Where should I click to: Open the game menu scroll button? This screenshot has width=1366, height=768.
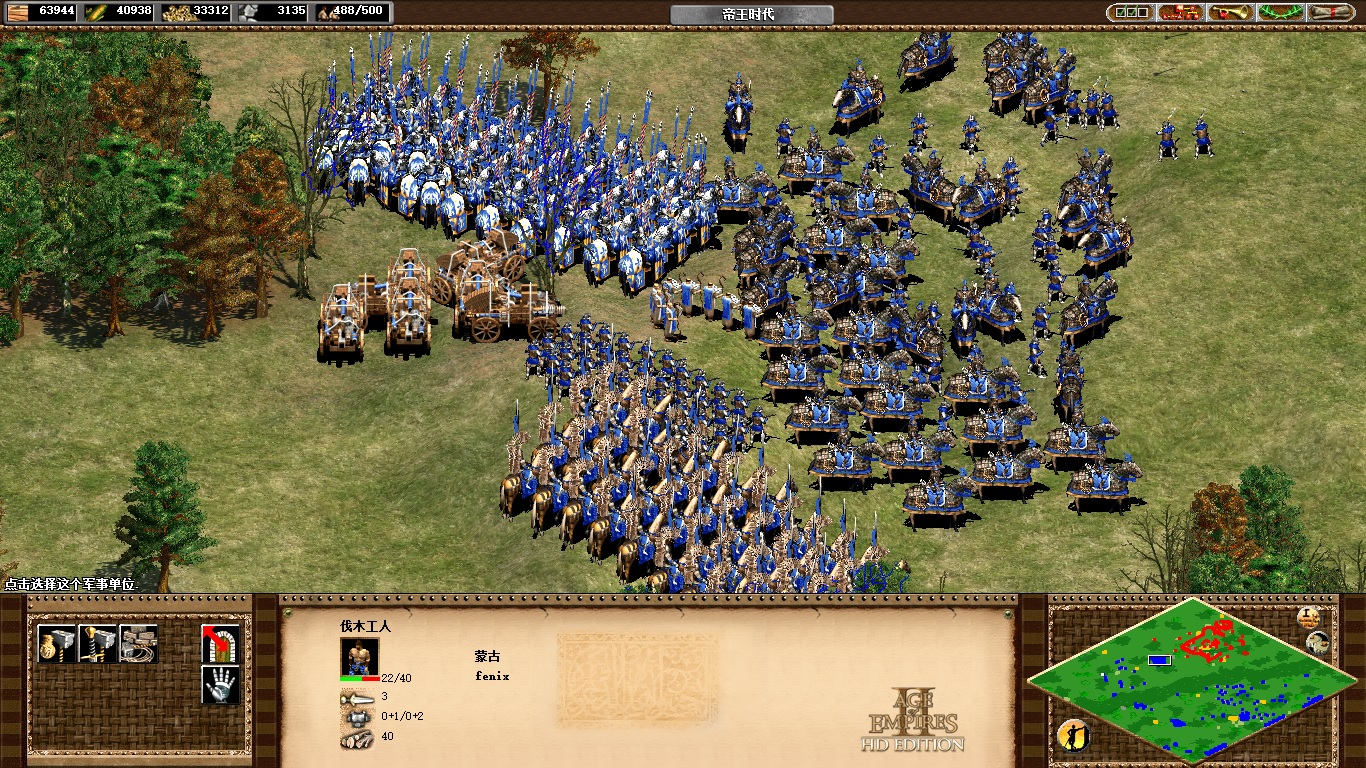(x=1331, y=13)
